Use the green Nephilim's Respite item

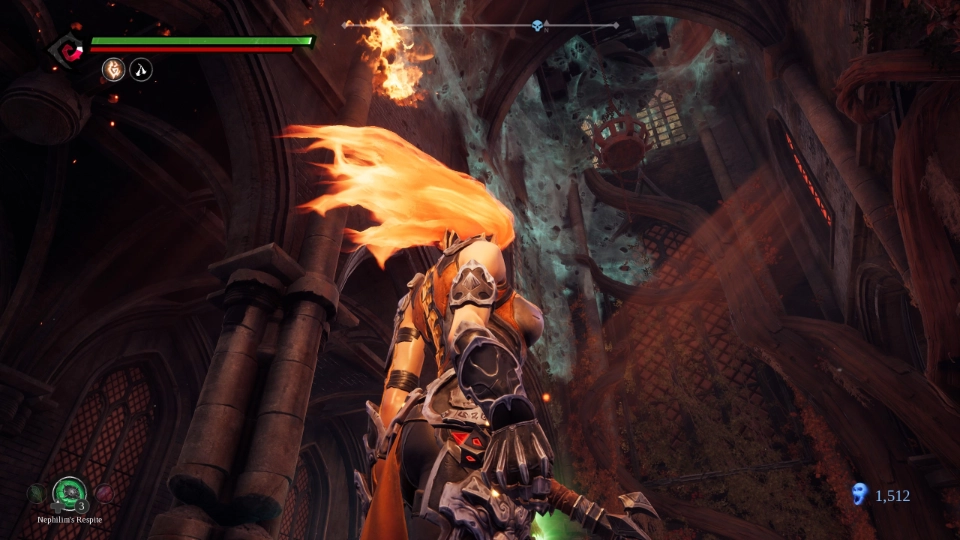pyautogui.click(x=68, y=491)
